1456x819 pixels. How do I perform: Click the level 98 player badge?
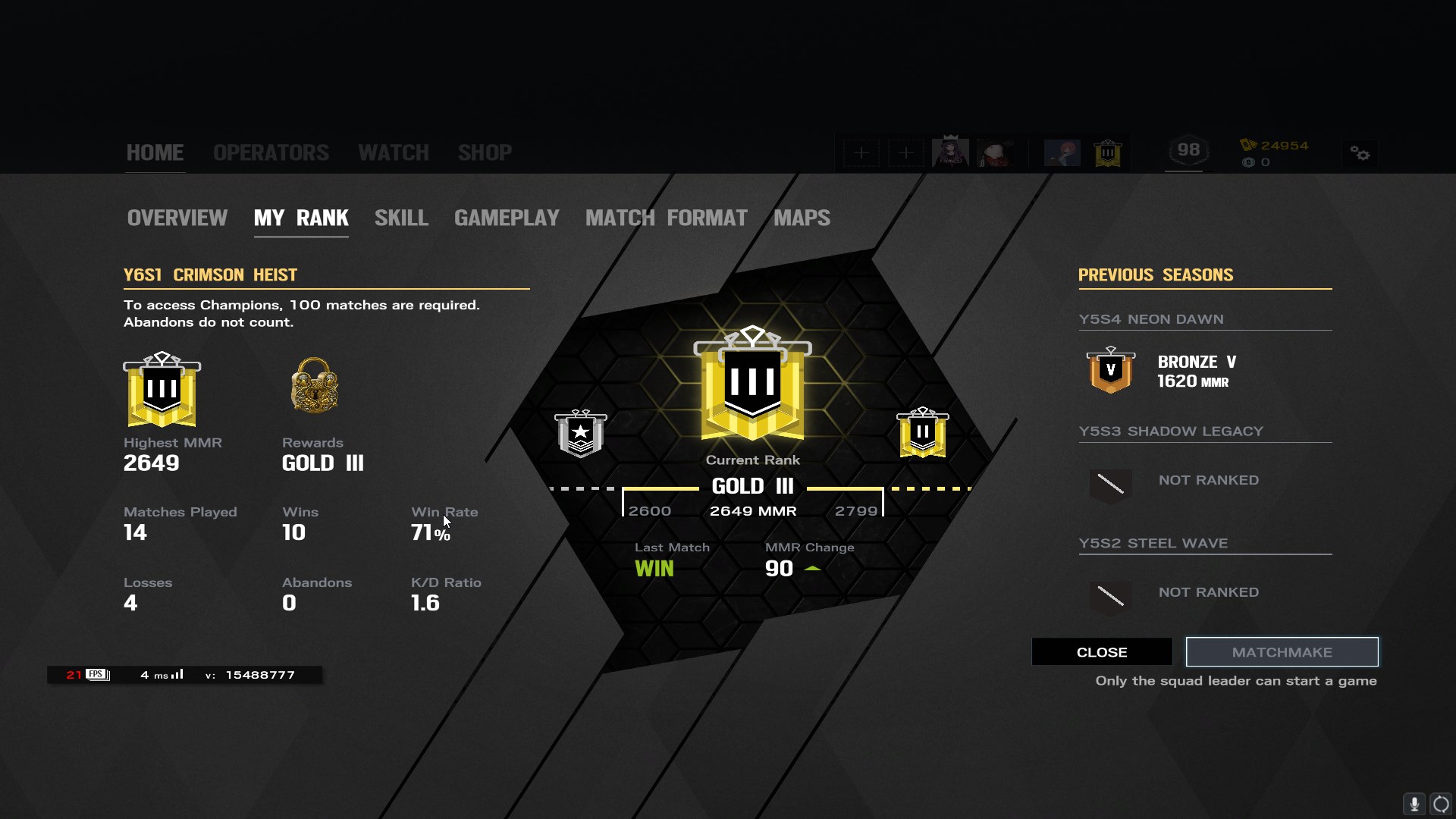point(1188,150)
